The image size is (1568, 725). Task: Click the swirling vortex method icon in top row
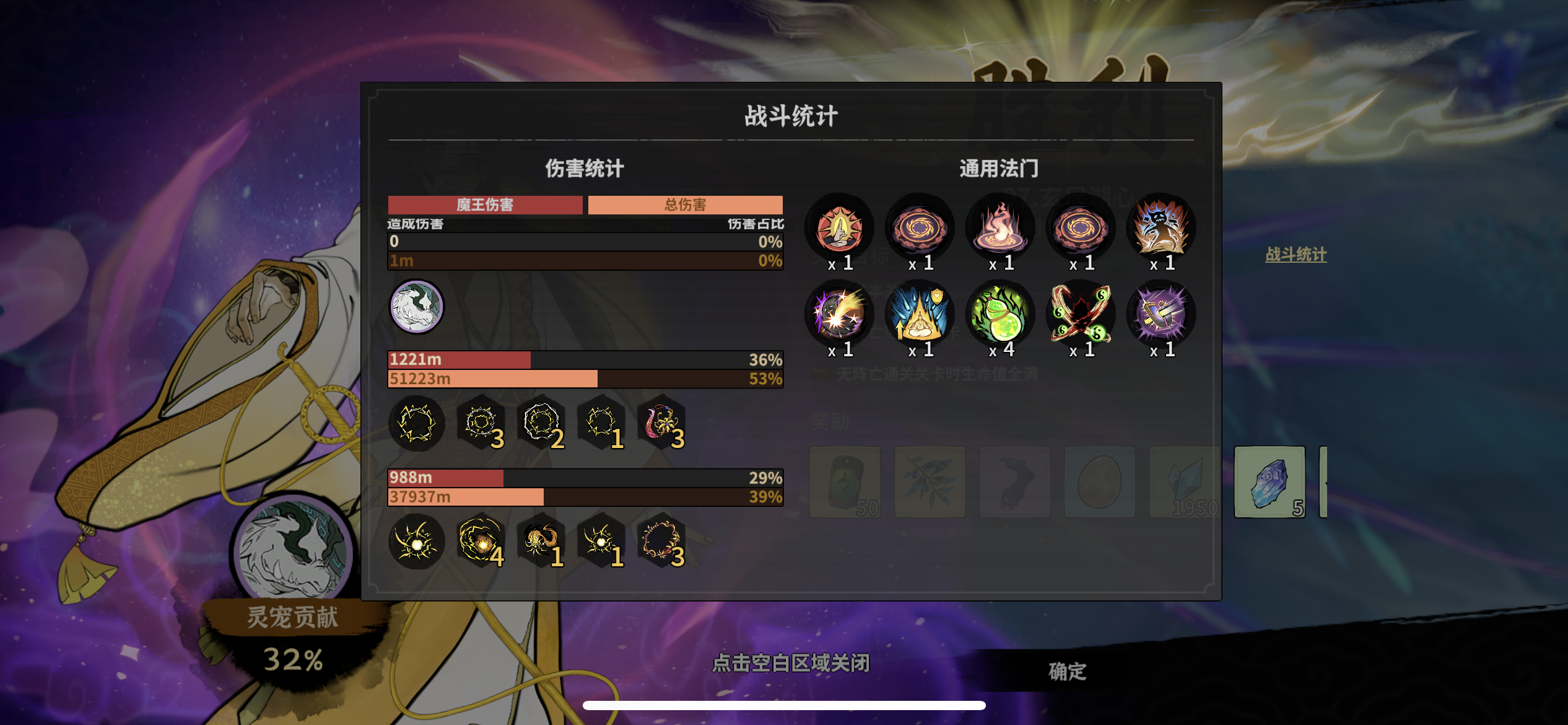[920, 227]
